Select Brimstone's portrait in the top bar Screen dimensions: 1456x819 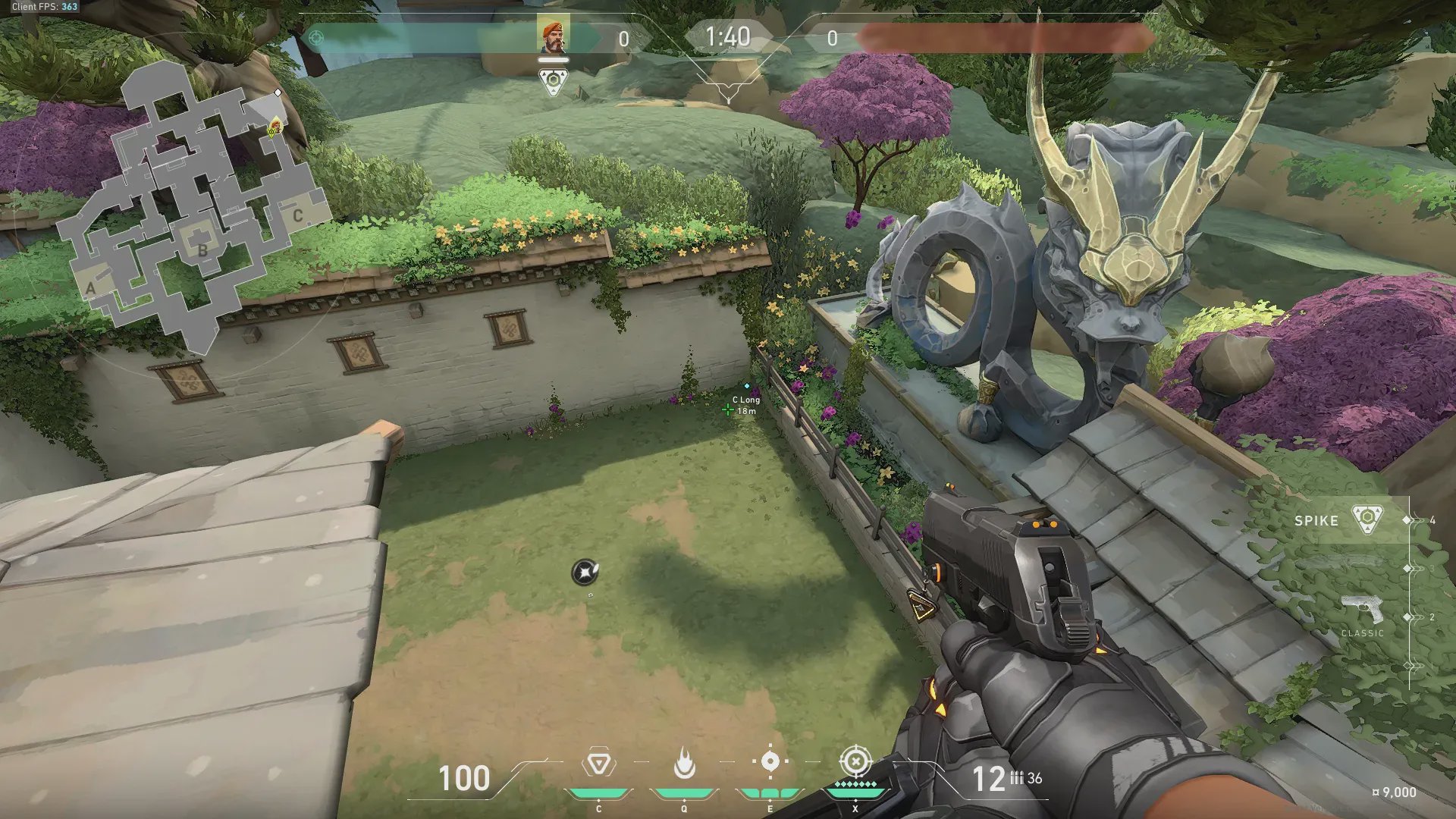(553, 36)
